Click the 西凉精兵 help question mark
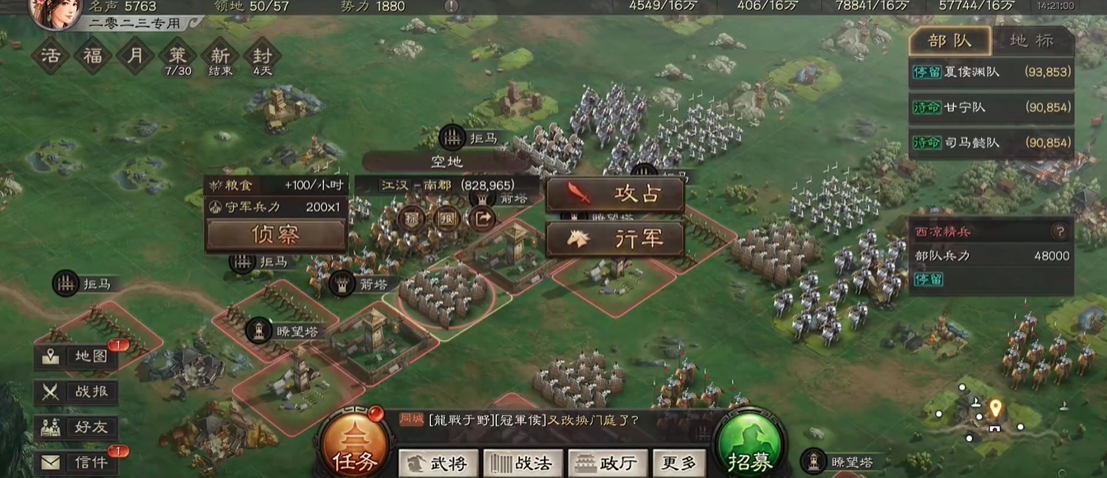The height and width of the screenshot is (478, 1107). 1059,231
